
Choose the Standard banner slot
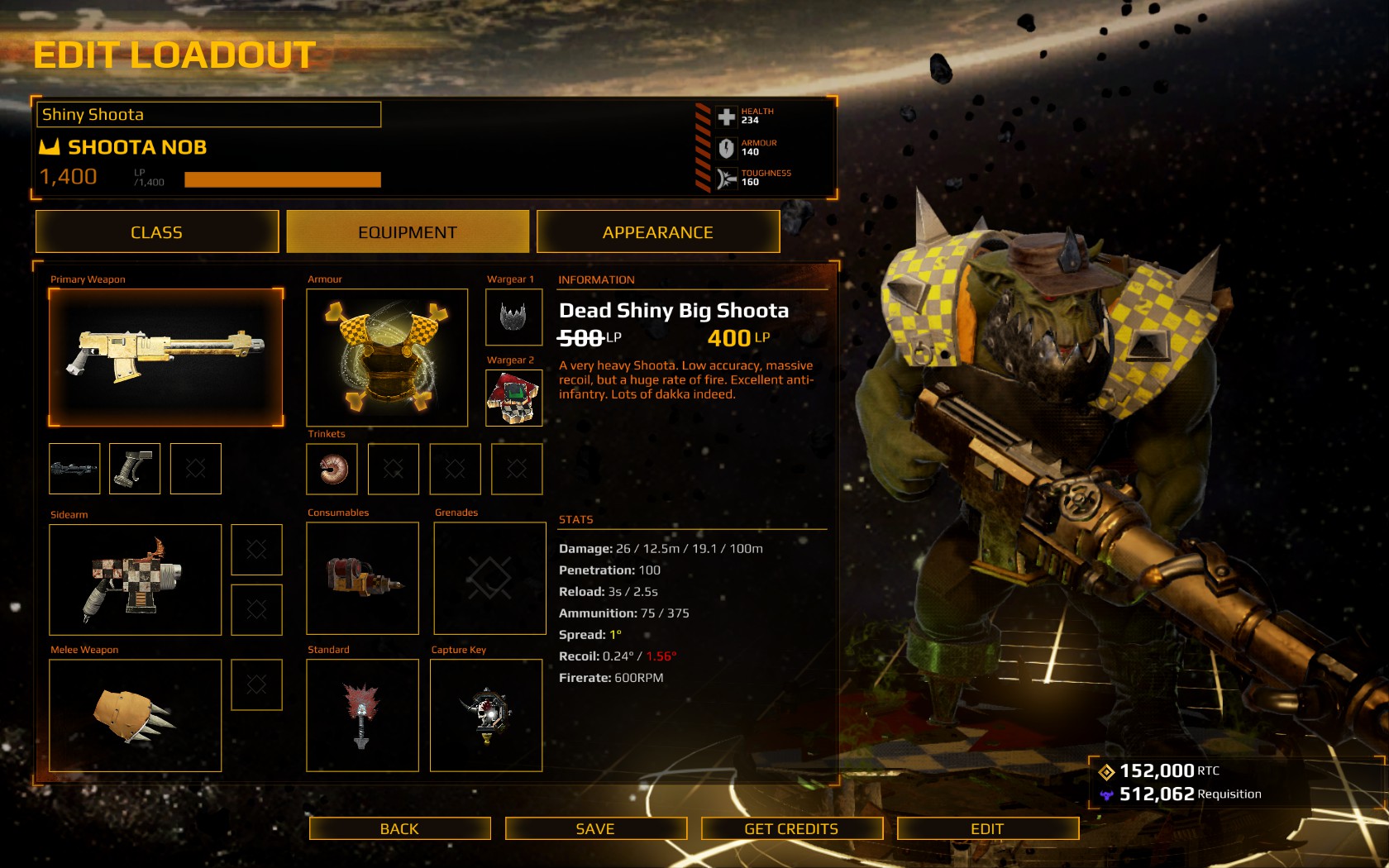[362, 715]
